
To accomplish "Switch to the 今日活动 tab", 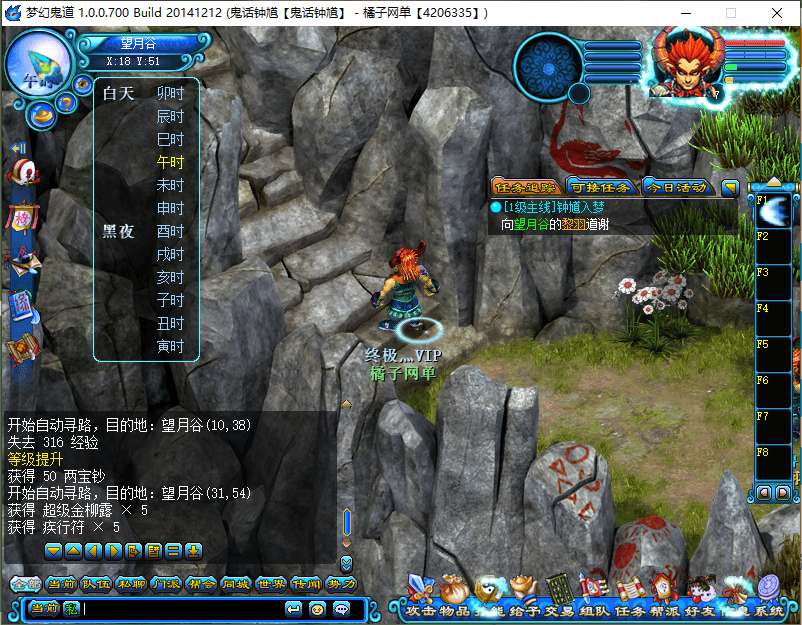I will point(675,187).
